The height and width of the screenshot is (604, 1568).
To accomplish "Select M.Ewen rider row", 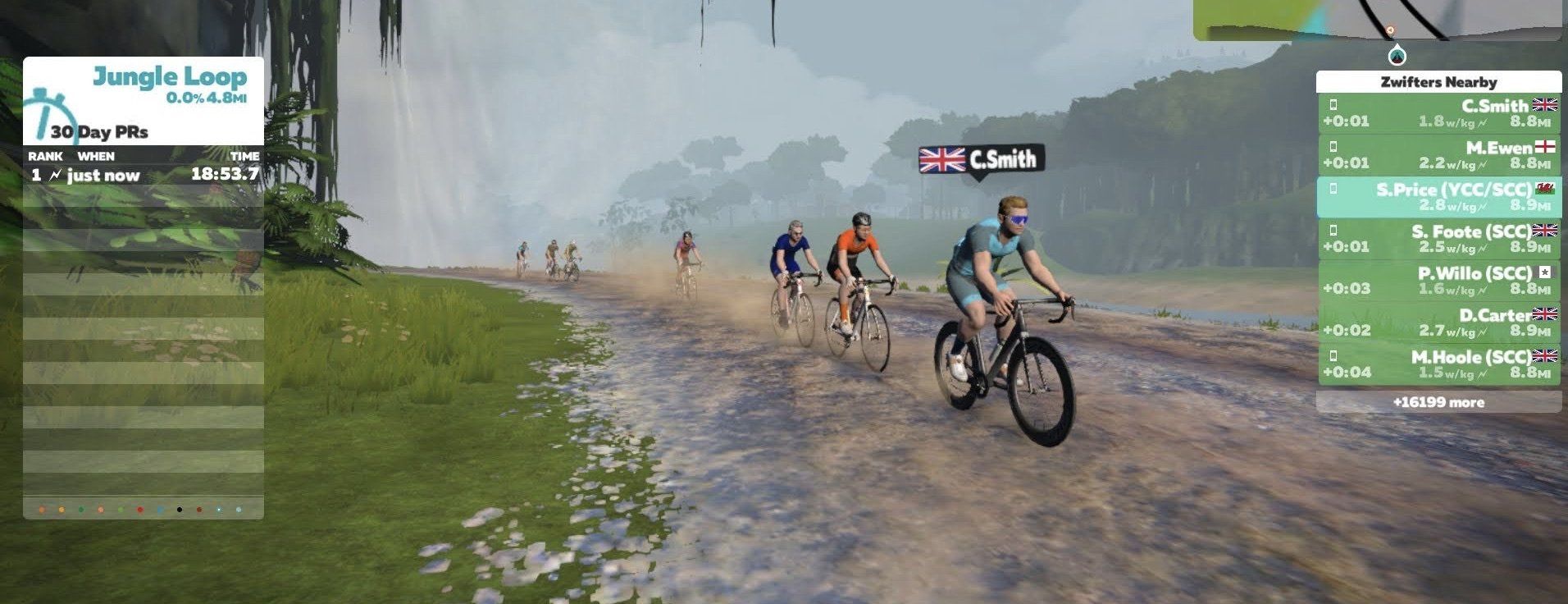I will tap(1438, 155).
